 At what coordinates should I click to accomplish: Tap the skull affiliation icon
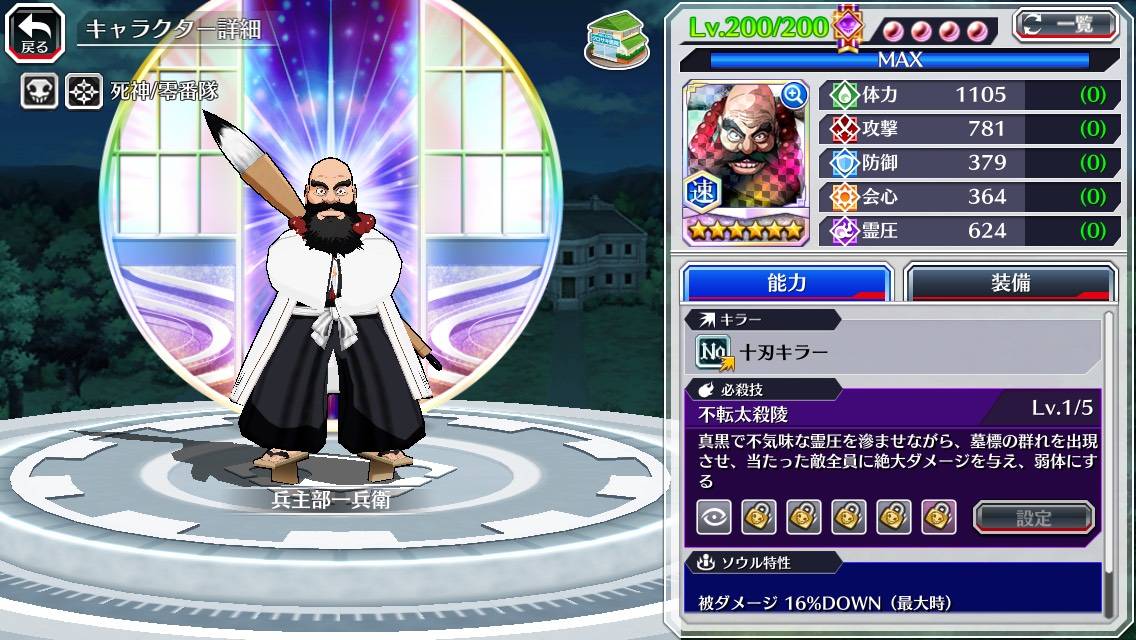point(39,92)
